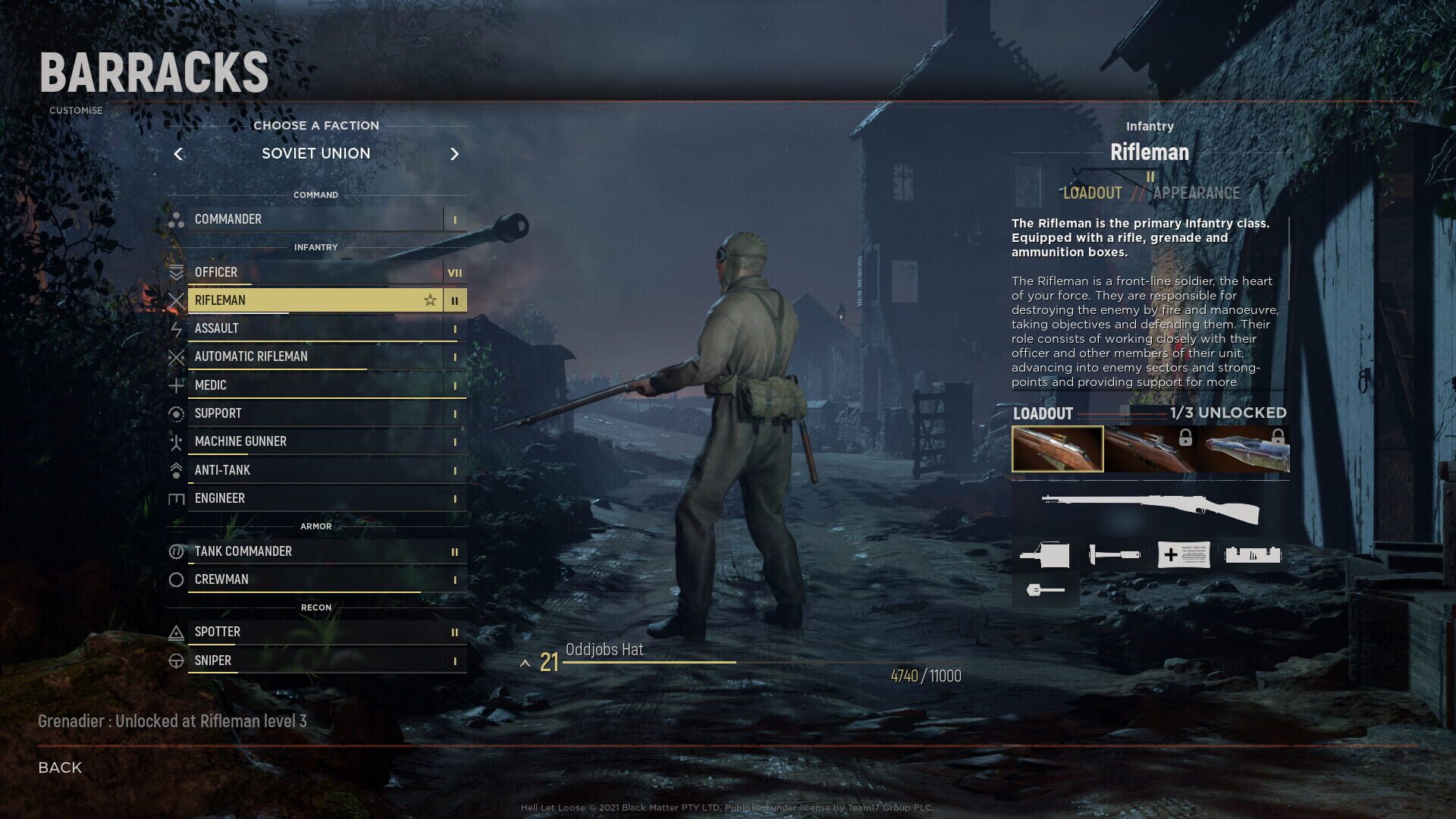Open the Medic class icon
Viewport: 1456px width, 819px height.
(x=178, y=385)
